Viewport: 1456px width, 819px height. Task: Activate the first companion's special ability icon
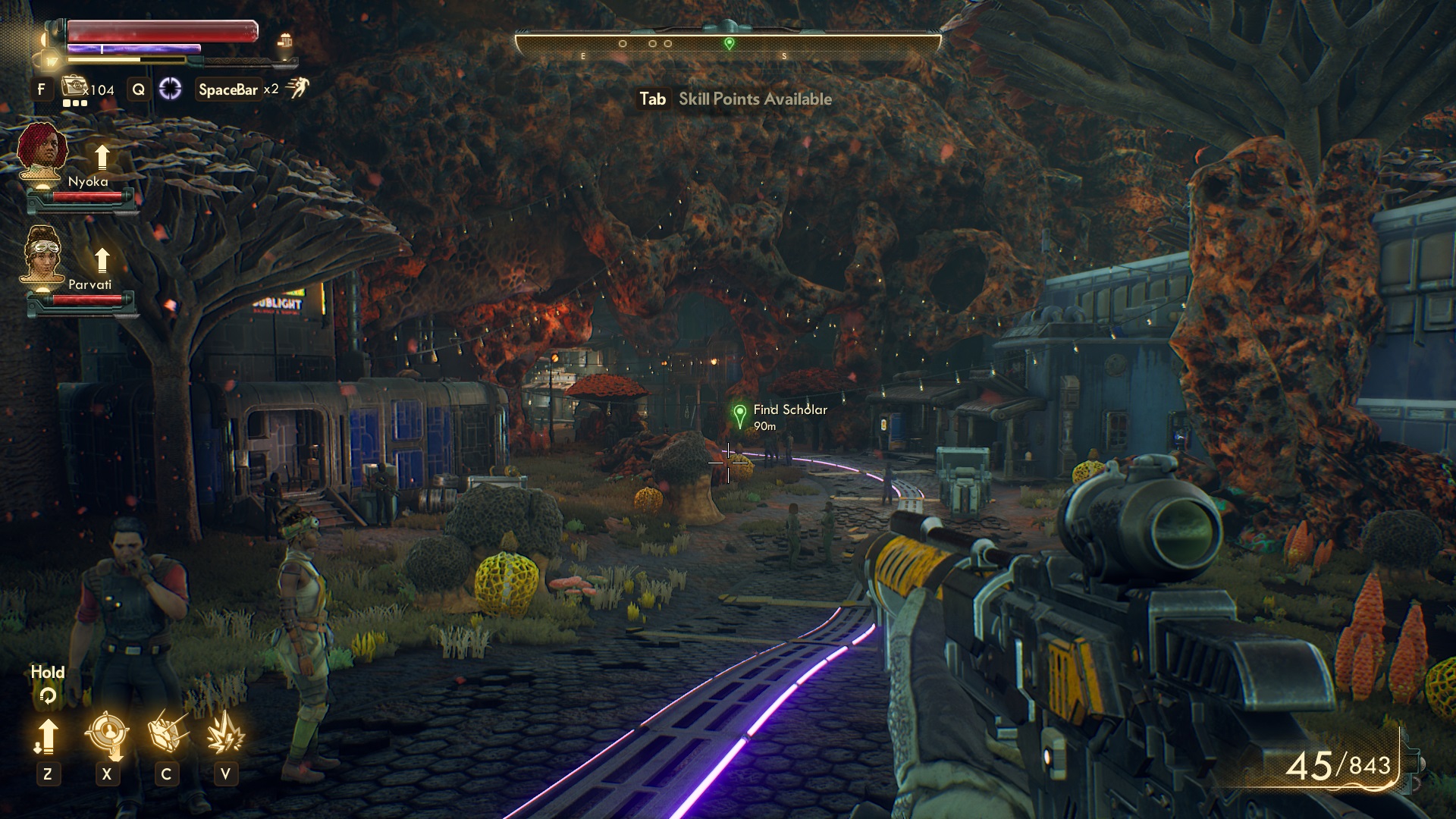[166, 733]
